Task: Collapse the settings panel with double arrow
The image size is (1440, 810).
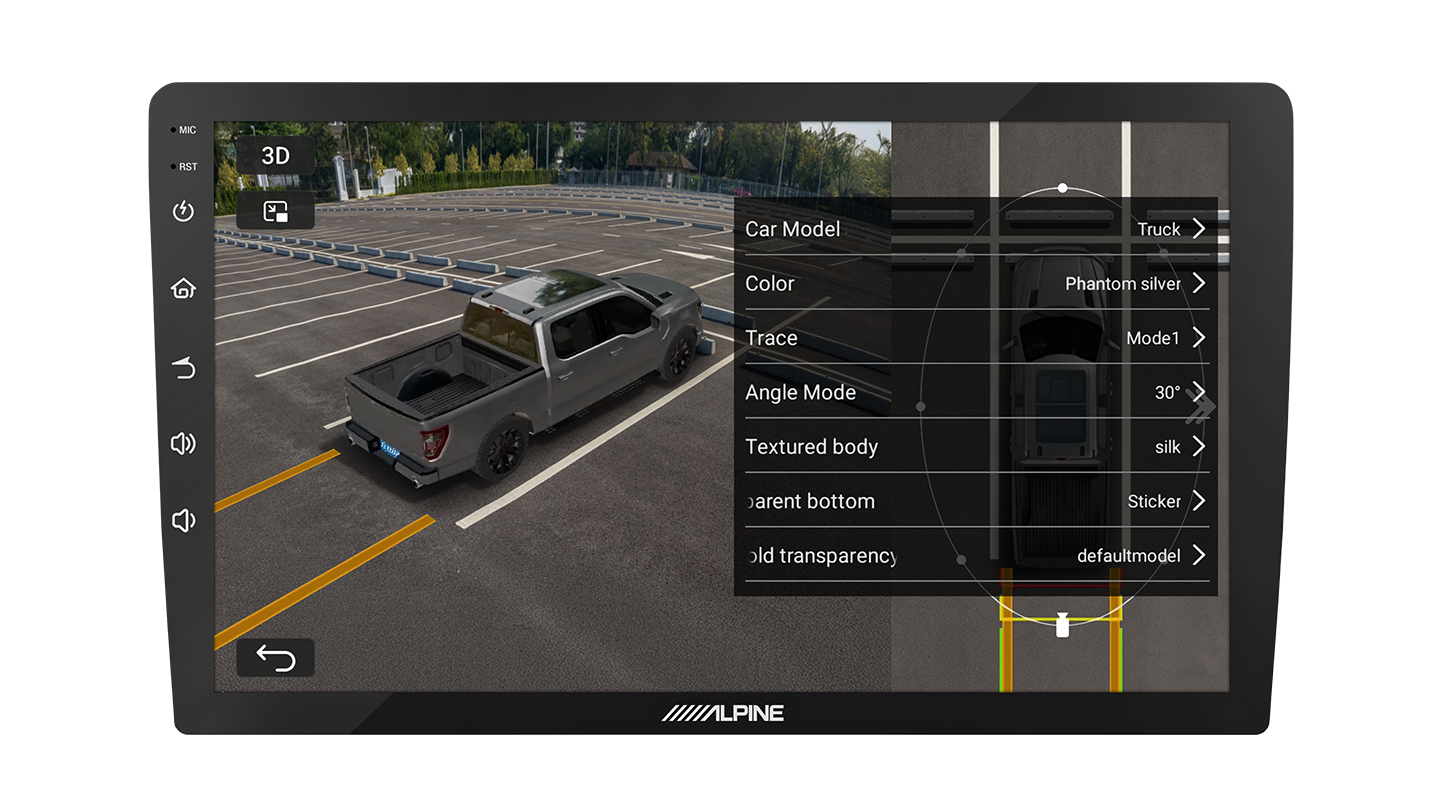Action: 1202,407
